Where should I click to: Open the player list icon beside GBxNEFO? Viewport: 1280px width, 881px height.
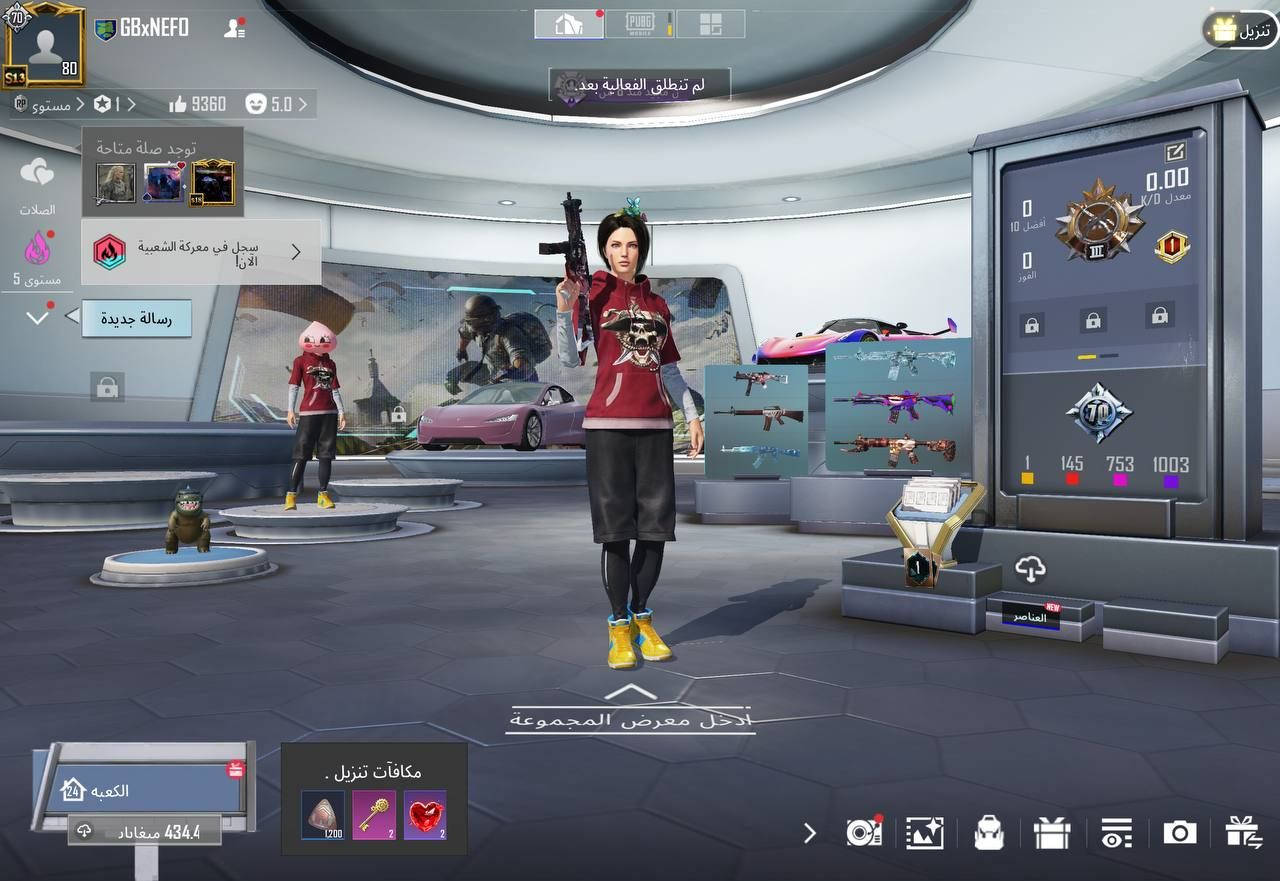click(234, 28)
